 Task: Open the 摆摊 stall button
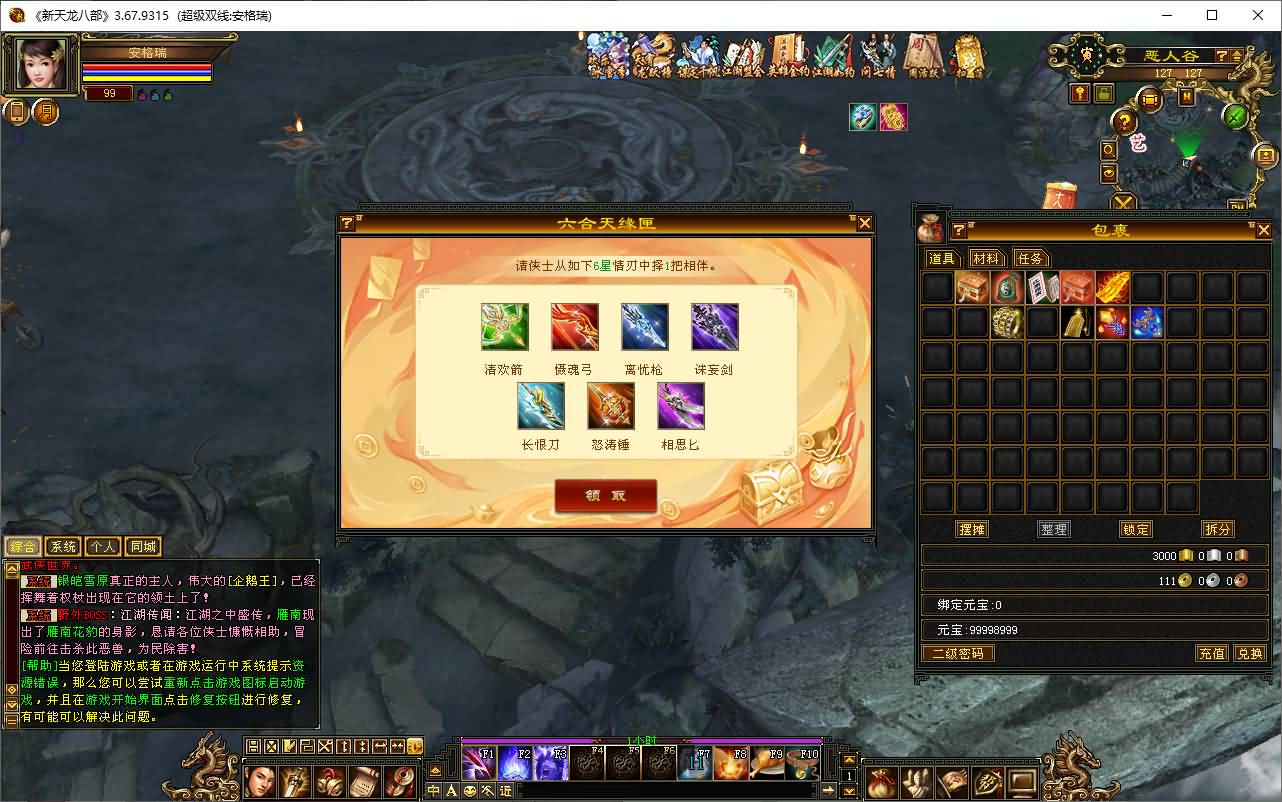click(972, 529)
